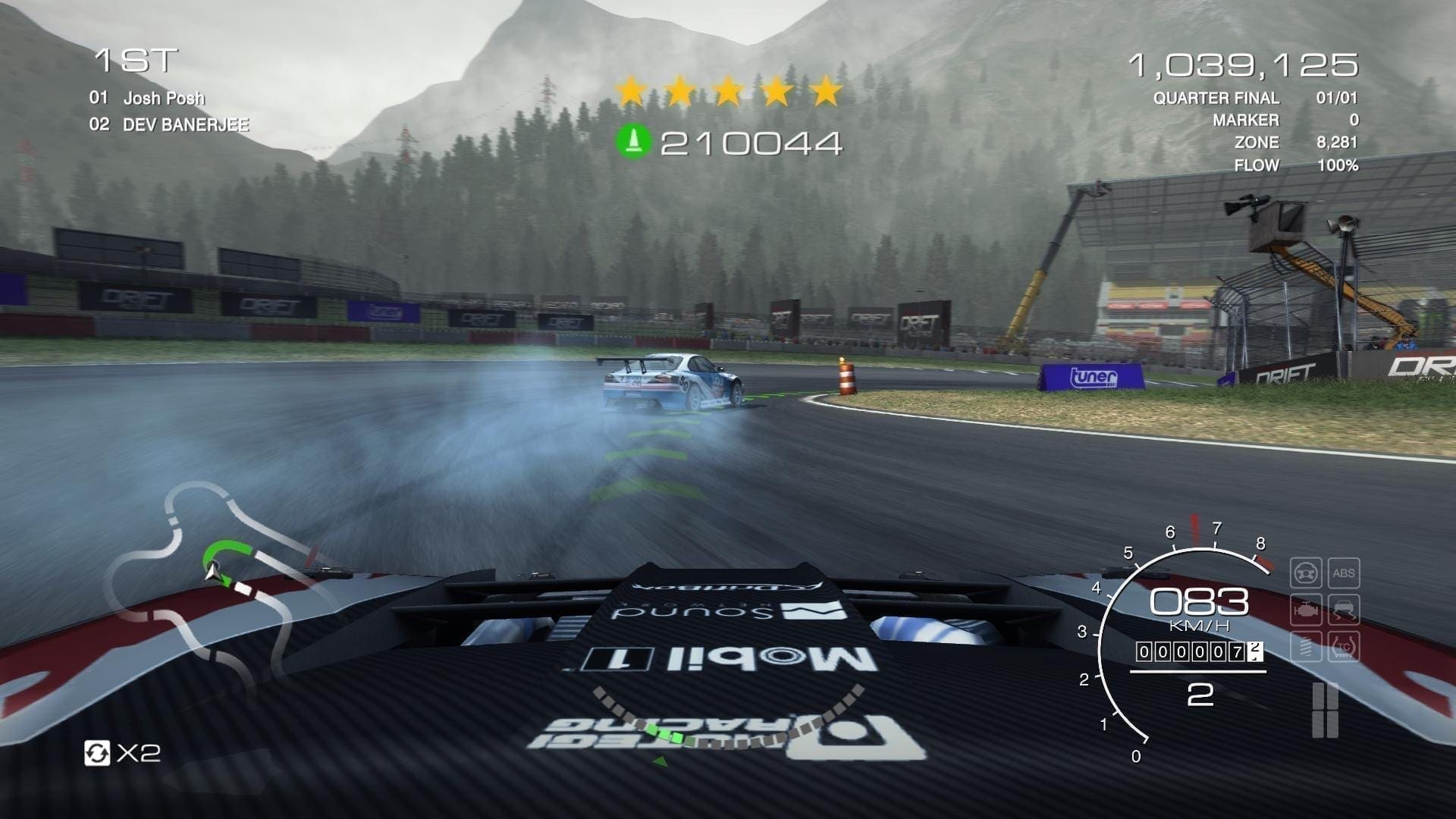Use the flashback rewind icon
1456x819 pixels.
pyautogui.click(x=97, y=753)
